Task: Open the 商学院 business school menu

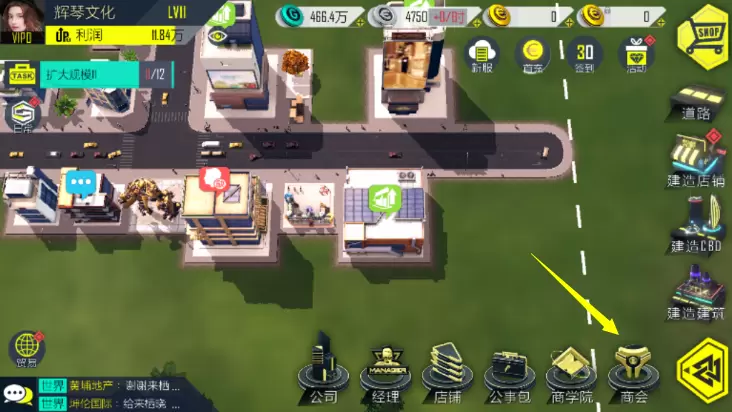Action: [x=571, y=372]
